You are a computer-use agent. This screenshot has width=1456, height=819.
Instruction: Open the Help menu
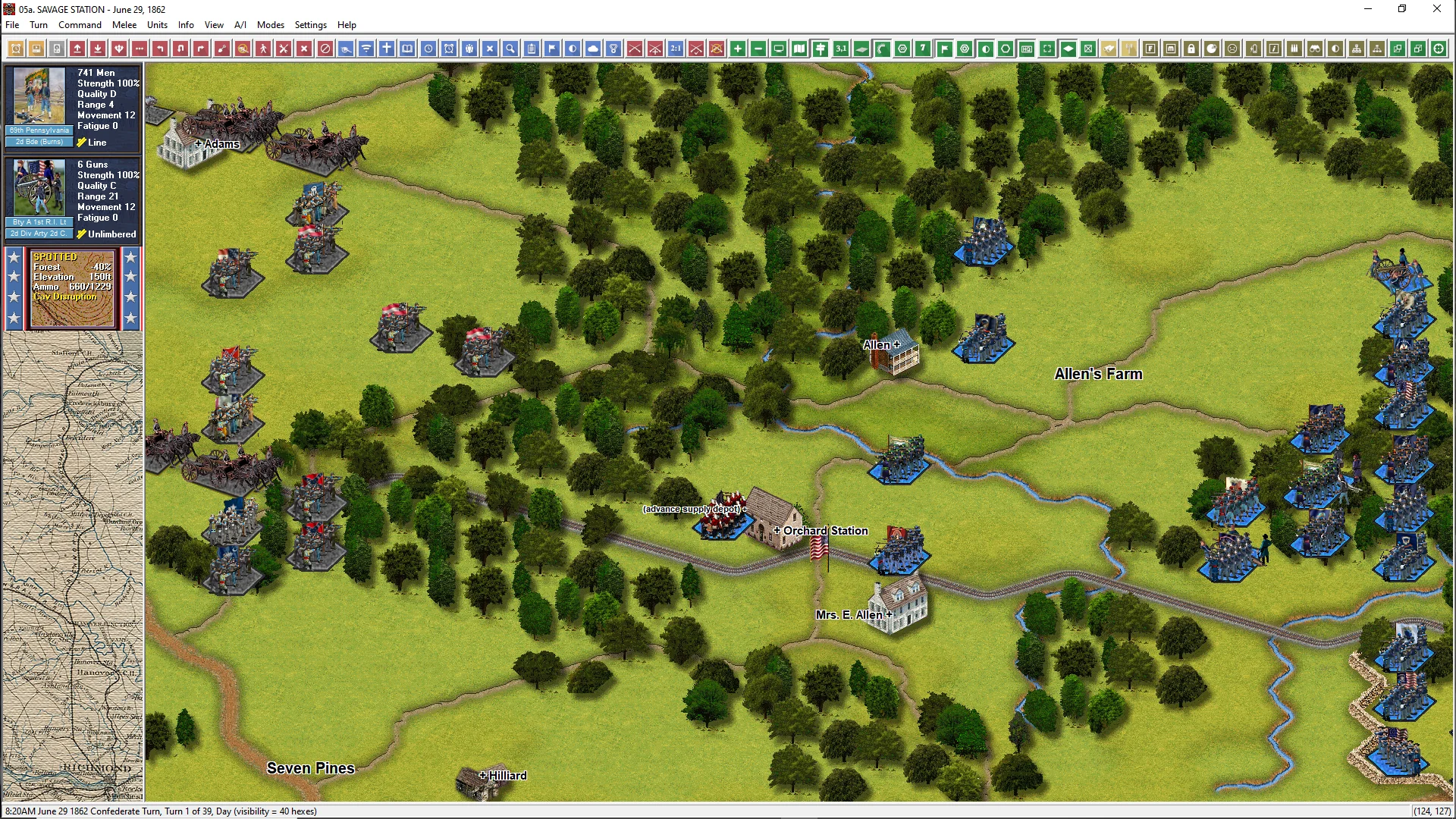tap(347, 25)
